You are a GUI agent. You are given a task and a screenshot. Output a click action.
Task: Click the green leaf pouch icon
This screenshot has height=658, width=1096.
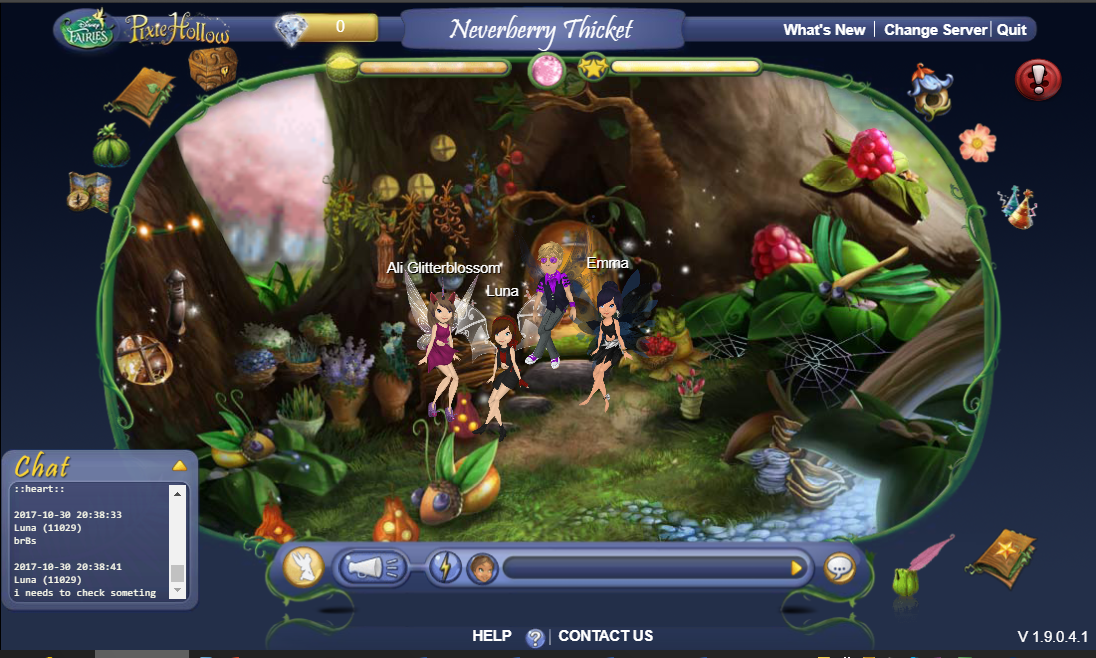click(111, 147)
